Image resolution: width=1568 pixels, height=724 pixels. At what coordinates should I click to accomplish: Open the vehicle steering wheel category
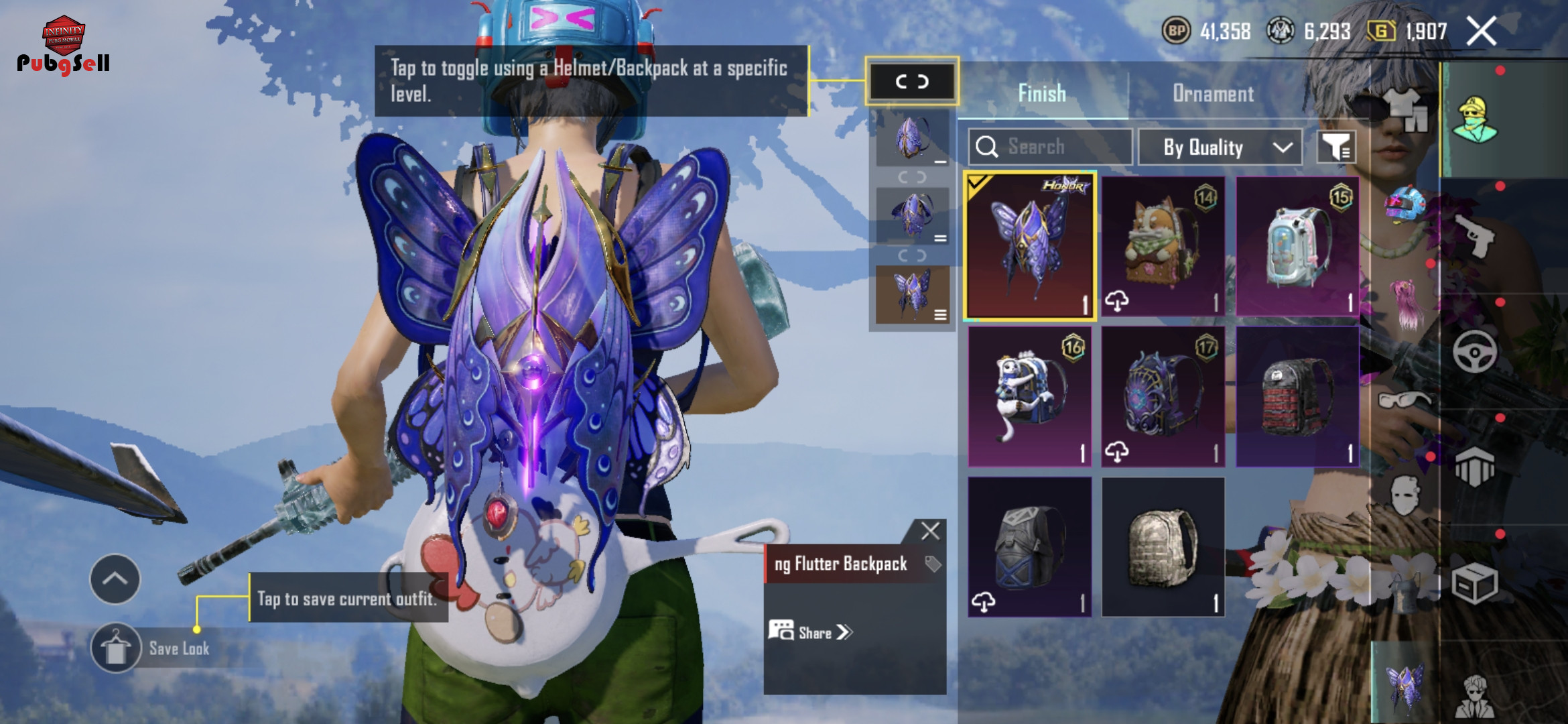click(1475, 351)
